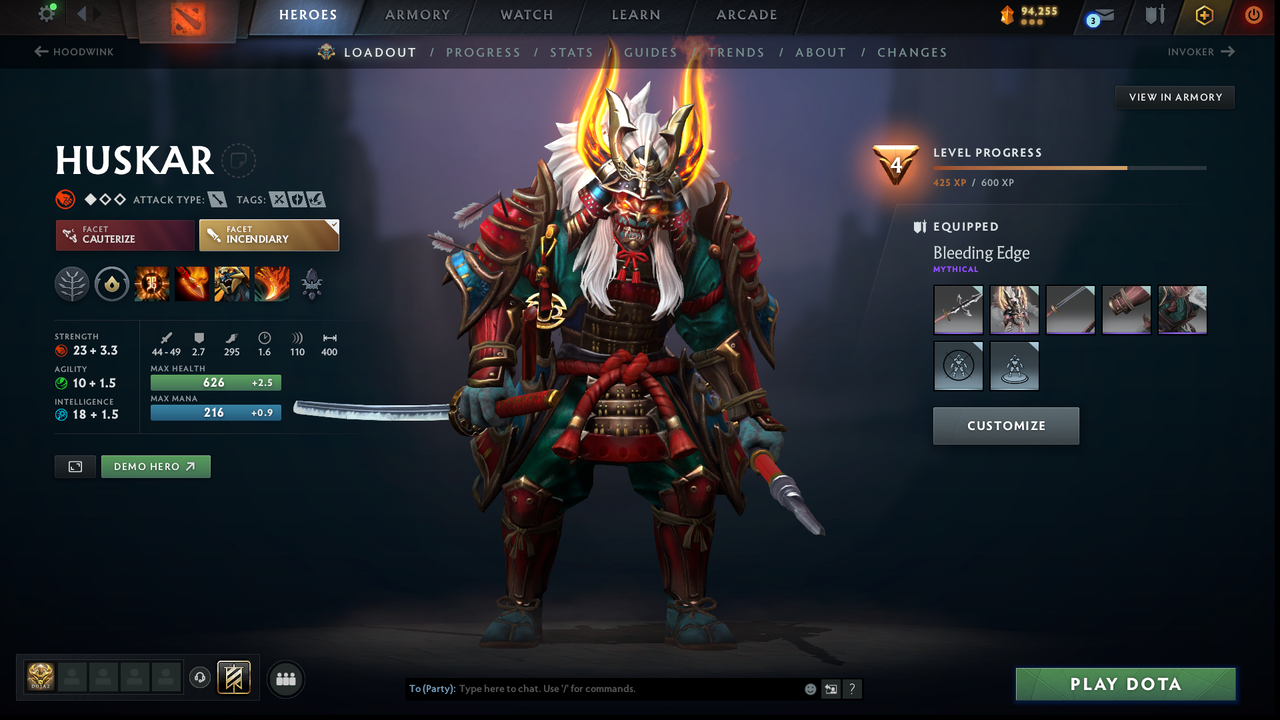Select the Cauterize facet option
This screenshot has height=720, width=1280.
click(x=124, y=235)
